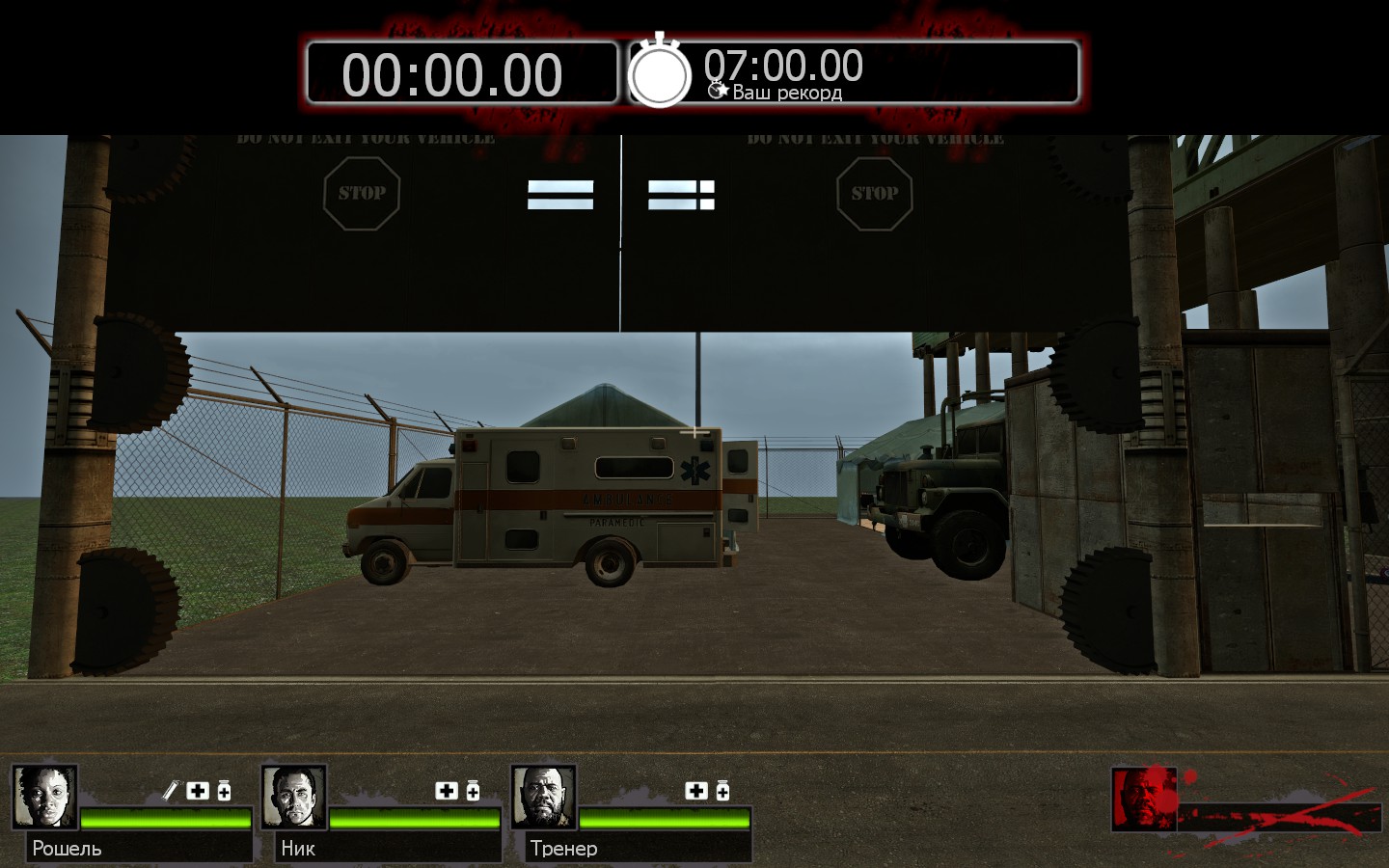The width and height of the screenshot is (1389, 868).
Task: Click Рошель's pain pills icon
Action: tap(224, 791)
